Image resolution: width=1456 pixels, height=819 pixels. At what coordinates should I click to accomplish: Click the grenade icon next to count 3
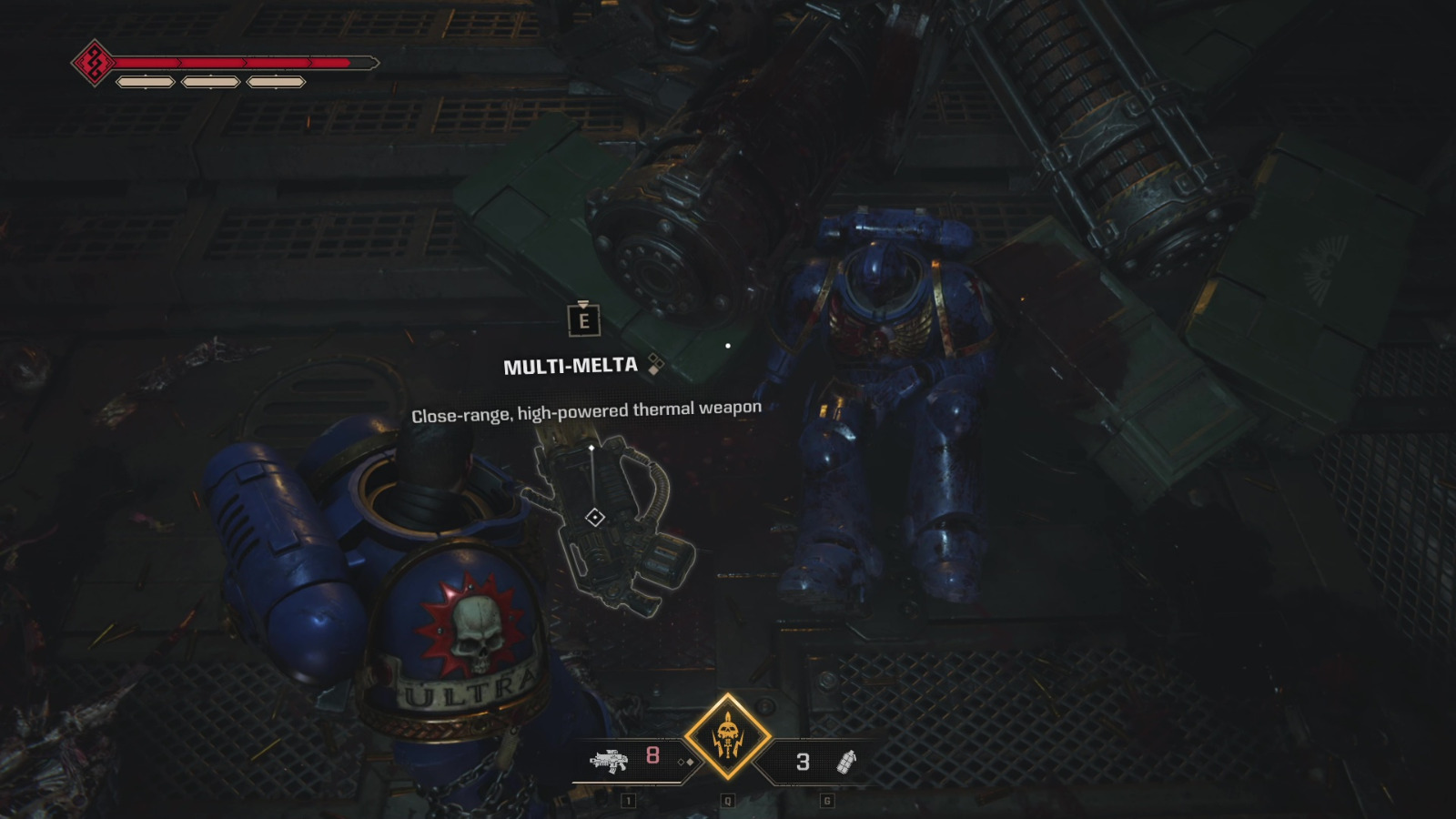(844, 762)
